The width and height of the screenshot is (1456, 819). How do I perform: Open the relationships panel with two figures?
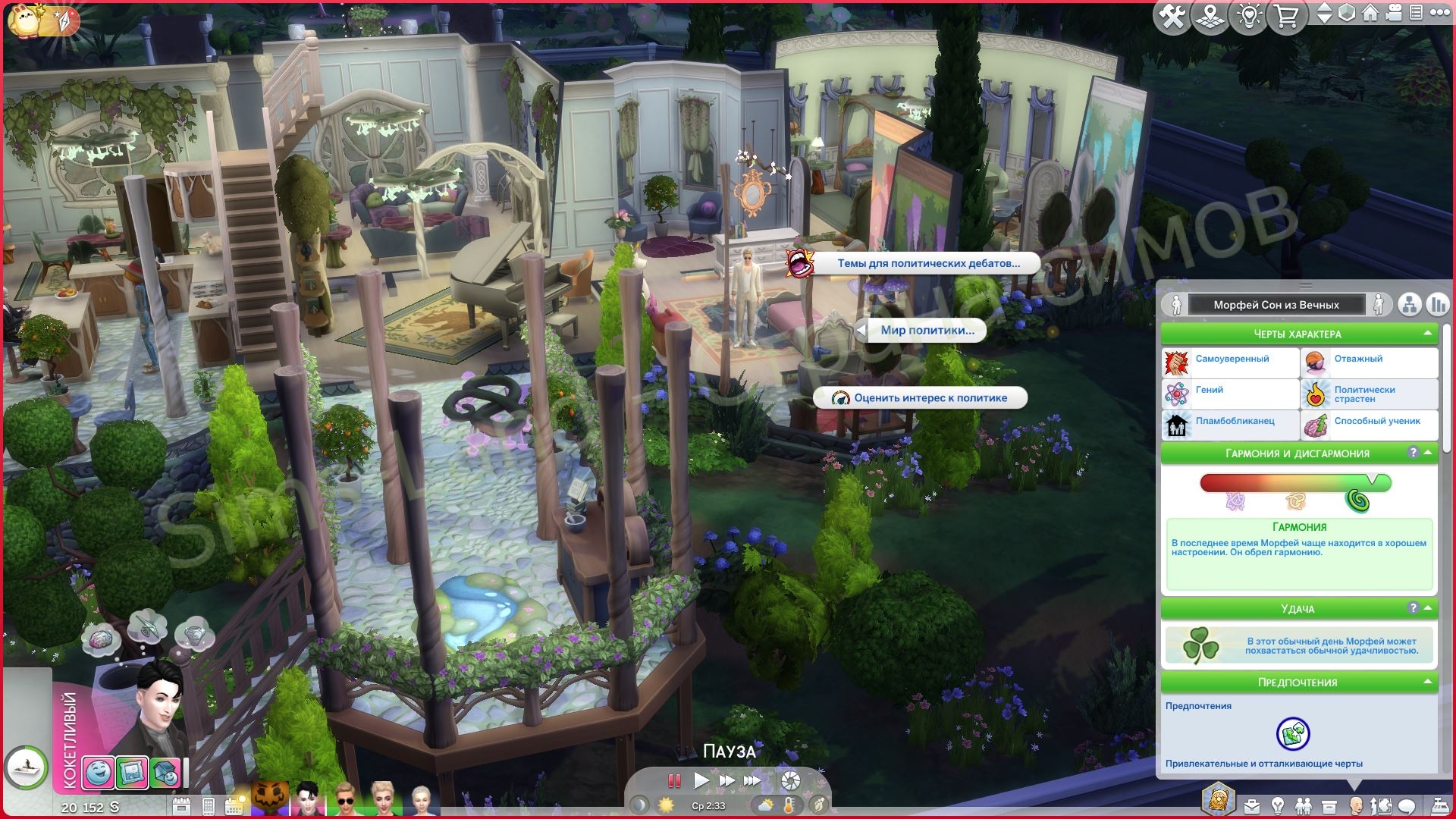tap(1303, 805)
